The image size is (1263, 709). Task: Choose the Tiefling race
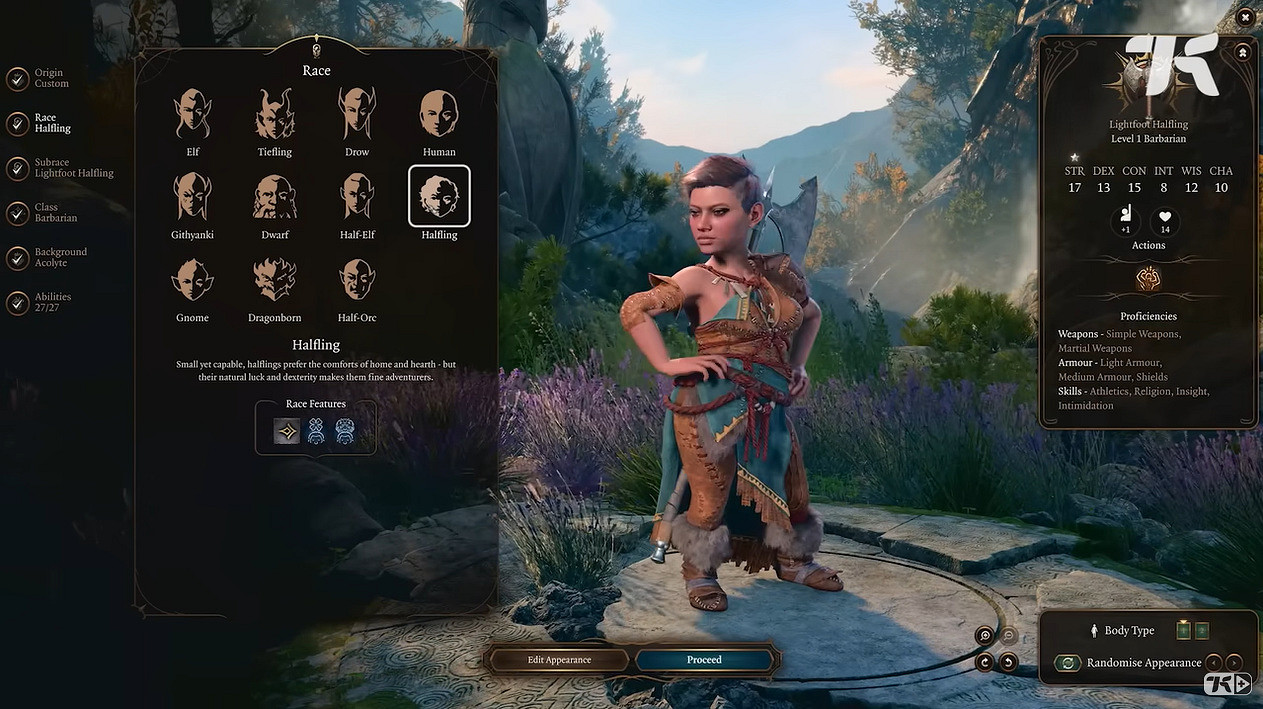pos(274,114)
